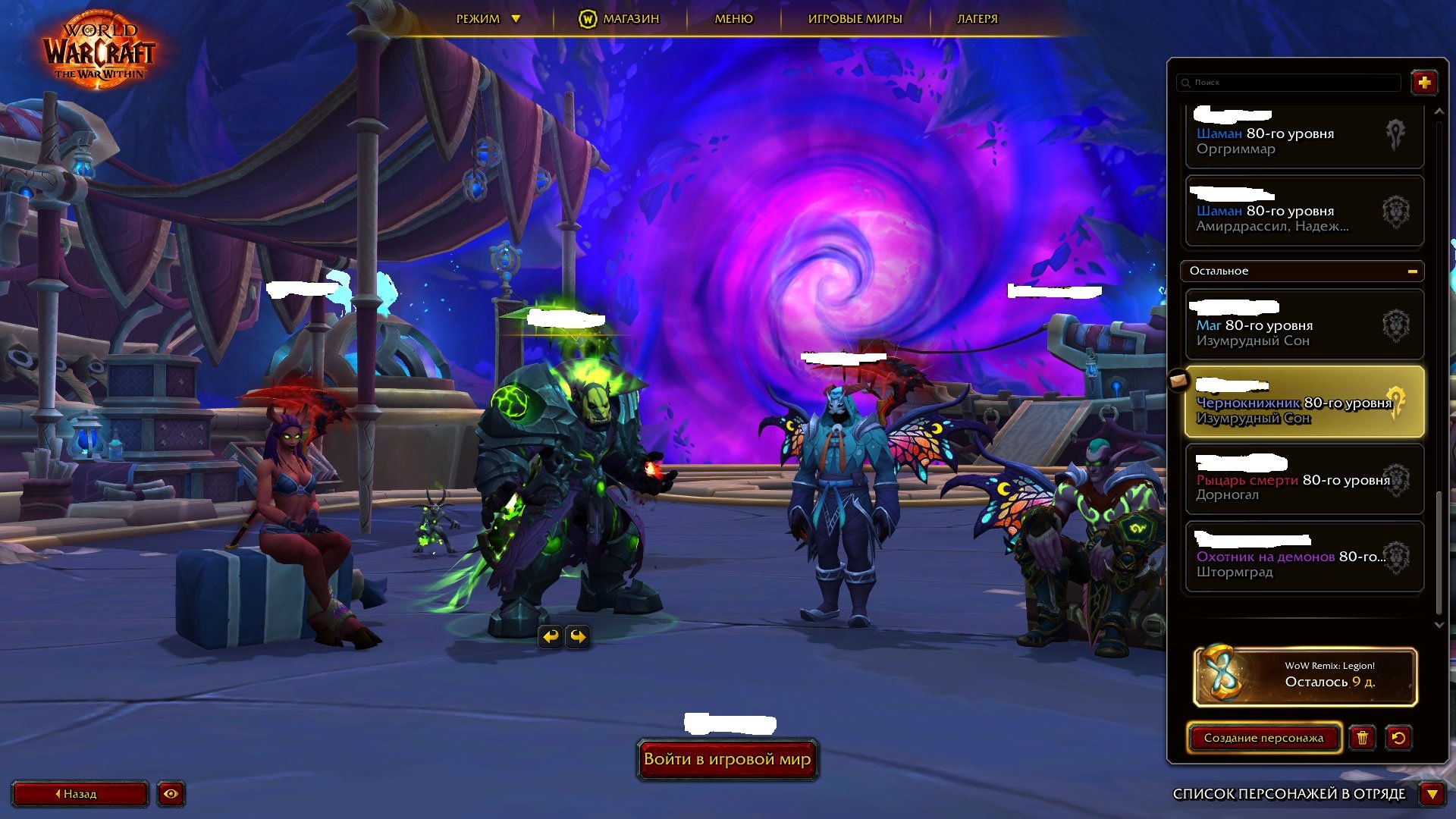
Task: Enter world with Войти в игровой мир
Action: (726, 759)
